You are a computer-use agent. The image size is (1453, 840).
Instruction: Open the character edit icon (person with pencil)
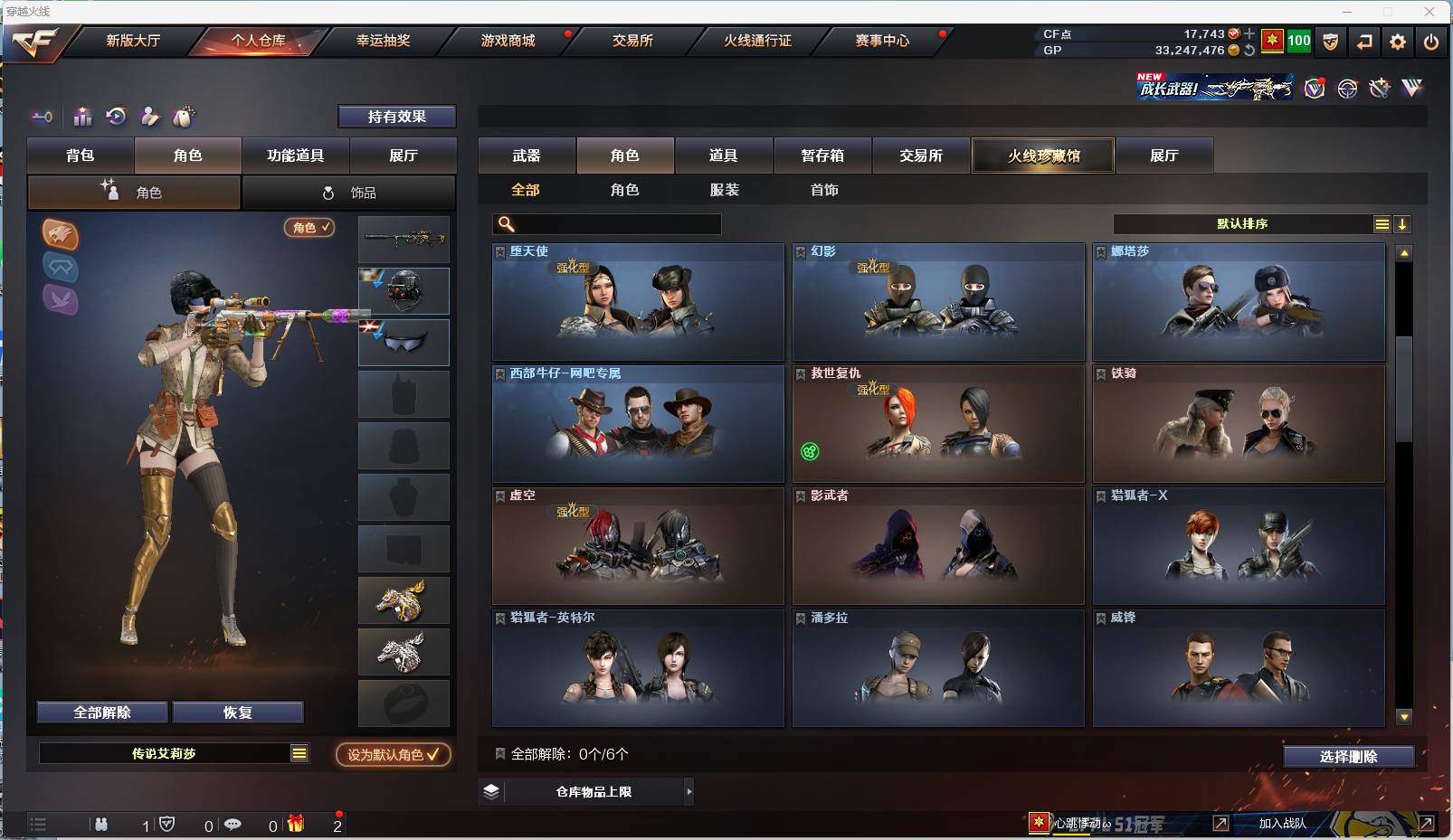(x=150, y=117)
